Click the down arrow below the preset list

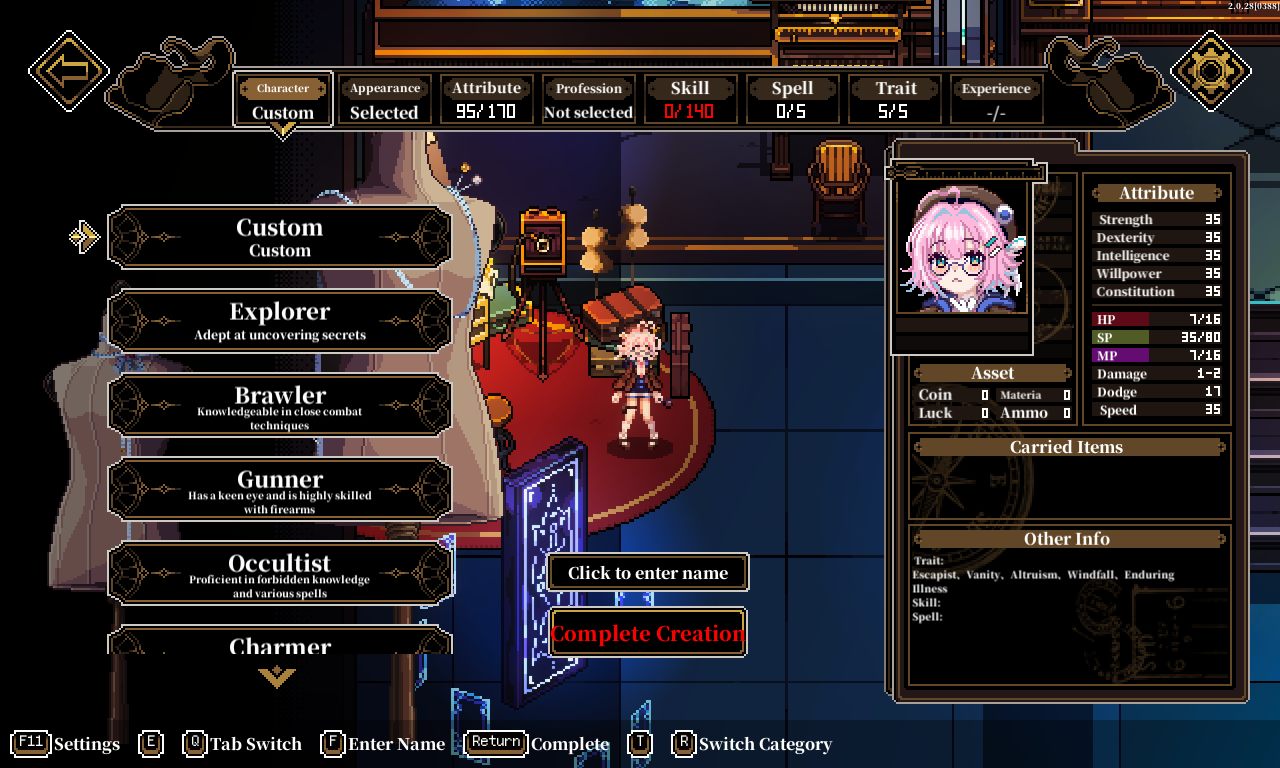[x=277, y=678]
